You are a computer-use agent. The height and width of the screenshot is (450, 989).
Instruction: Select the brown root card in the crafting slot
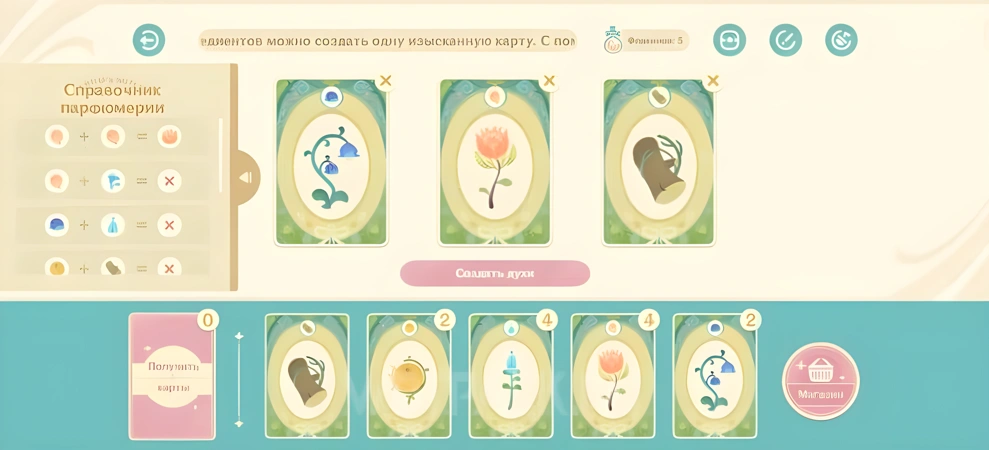pyautogui.click(x=659, y=165)
